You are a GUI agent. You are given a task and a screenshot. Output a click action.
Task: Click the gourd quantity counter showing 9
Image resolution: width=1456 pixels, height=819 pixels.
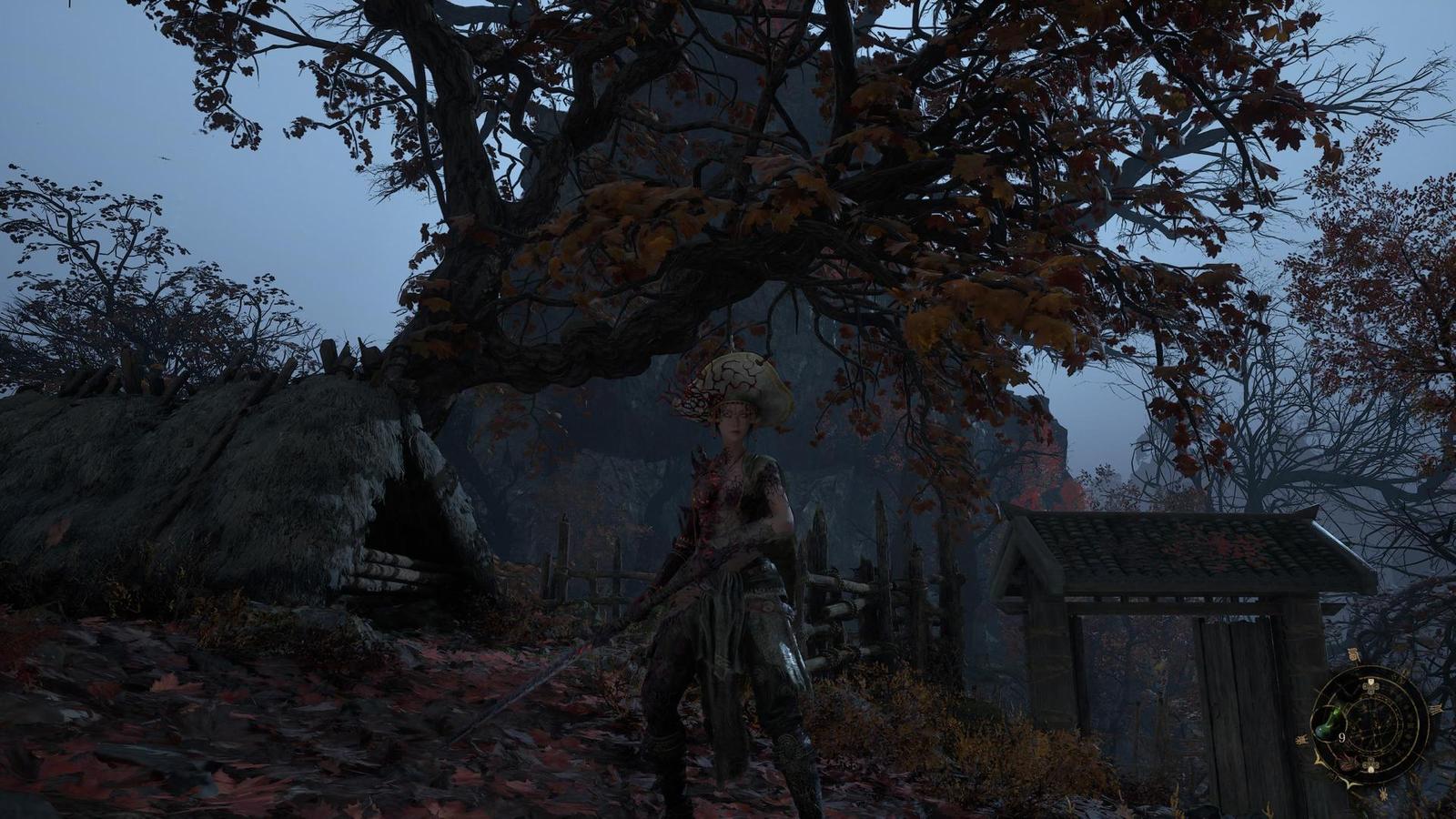coord(1342,738)
